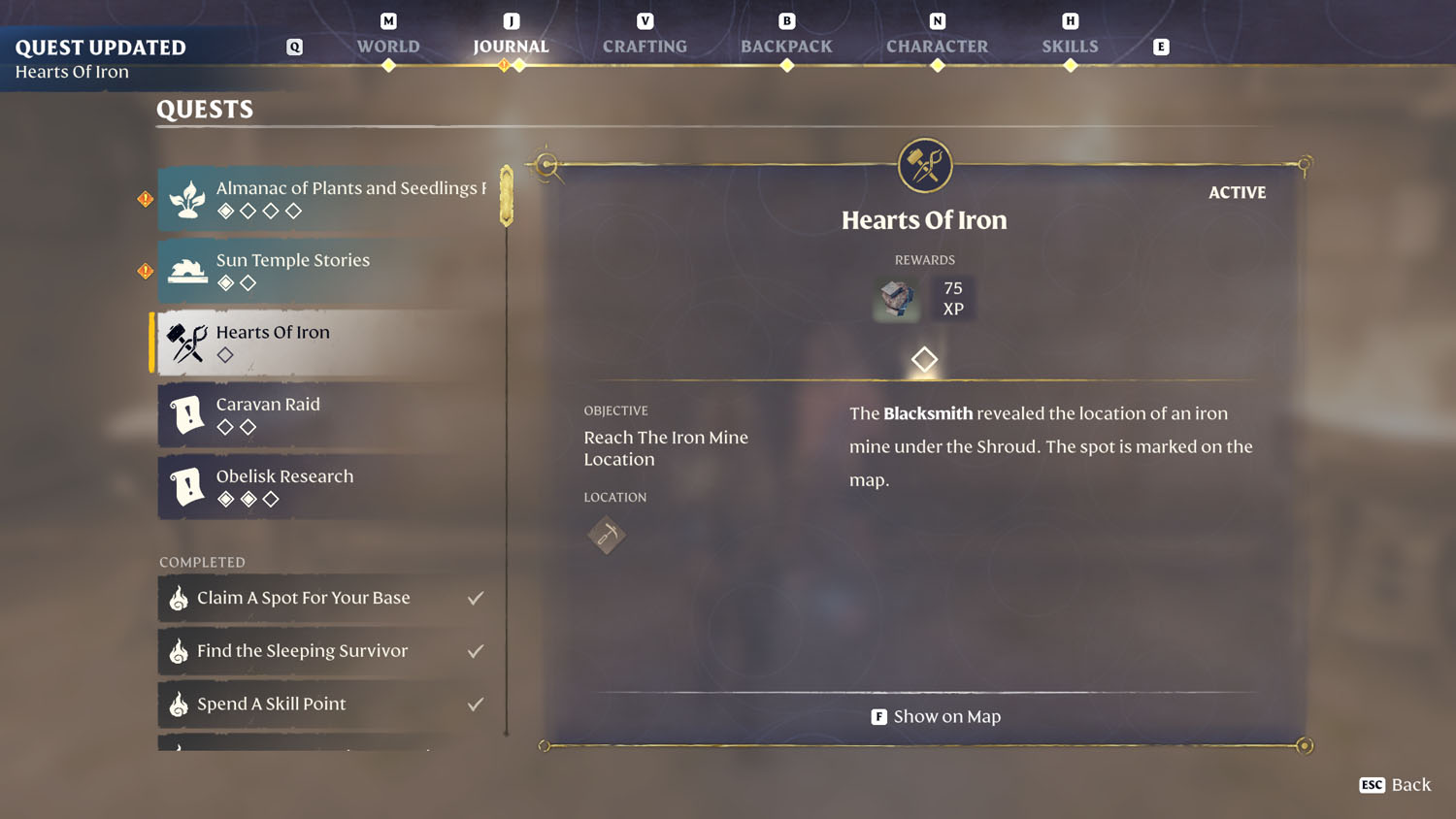The image size is (1456, 819).
Task: Click the iron mine location pickaxe icon
Action: [x=607, y=535]
